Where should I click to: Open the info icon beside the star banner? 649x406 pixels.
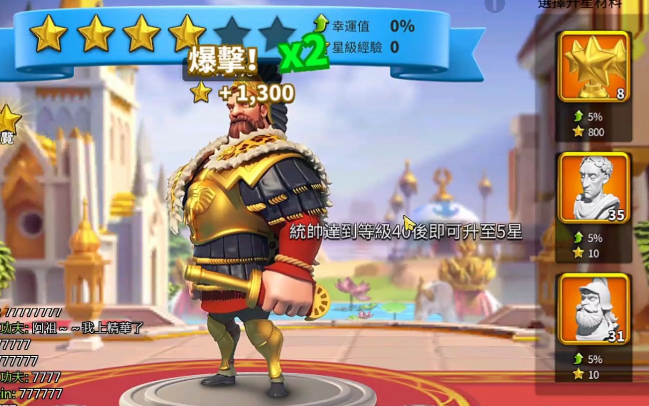495,5
